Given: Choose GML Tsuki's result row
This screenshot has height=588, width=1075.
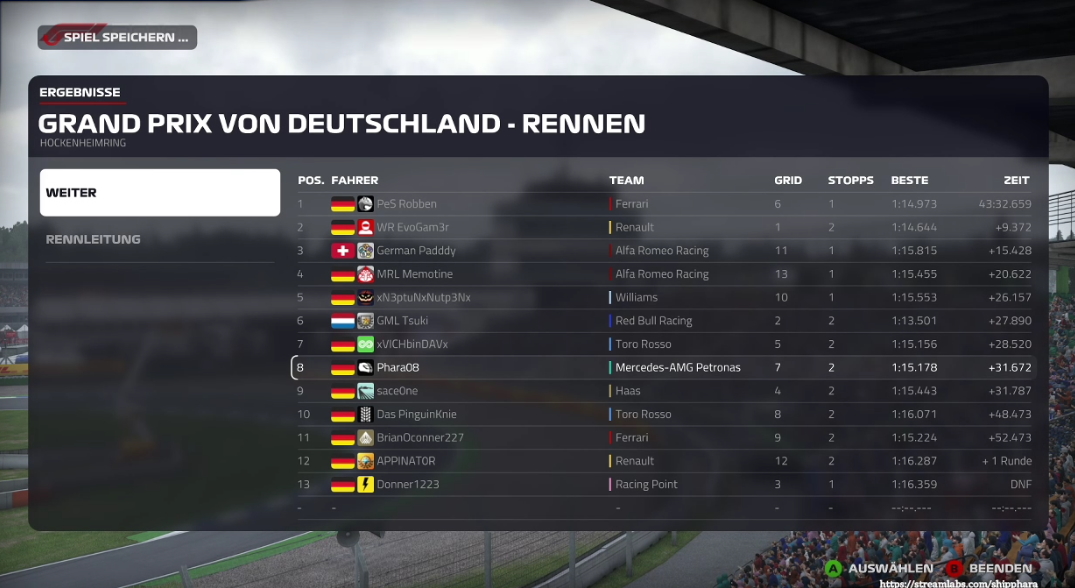Looking at the screenshot, I should point(665,321).
